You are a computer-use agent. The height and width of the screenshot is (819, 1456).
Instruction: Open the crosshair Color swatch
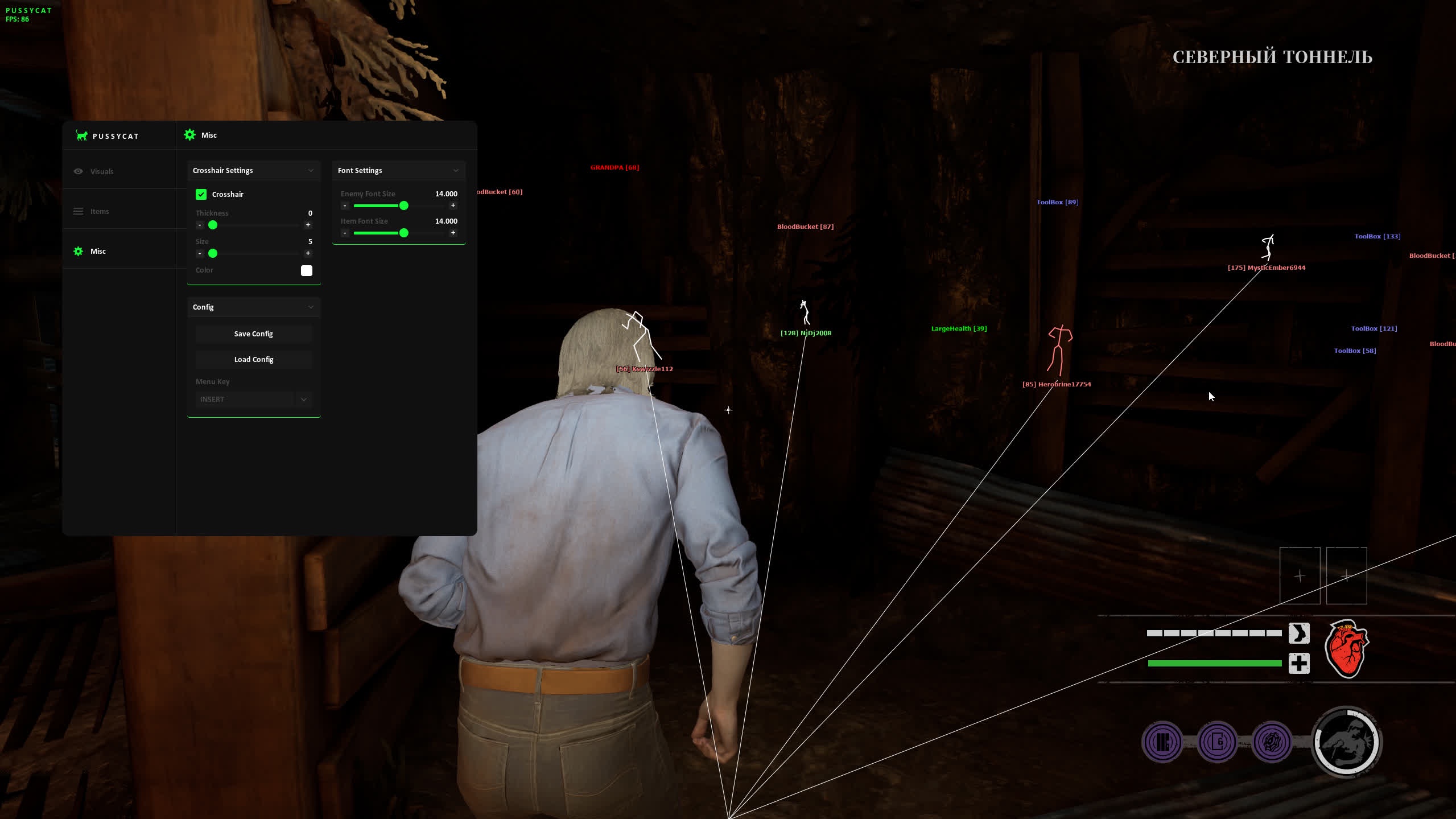(307, 270)
